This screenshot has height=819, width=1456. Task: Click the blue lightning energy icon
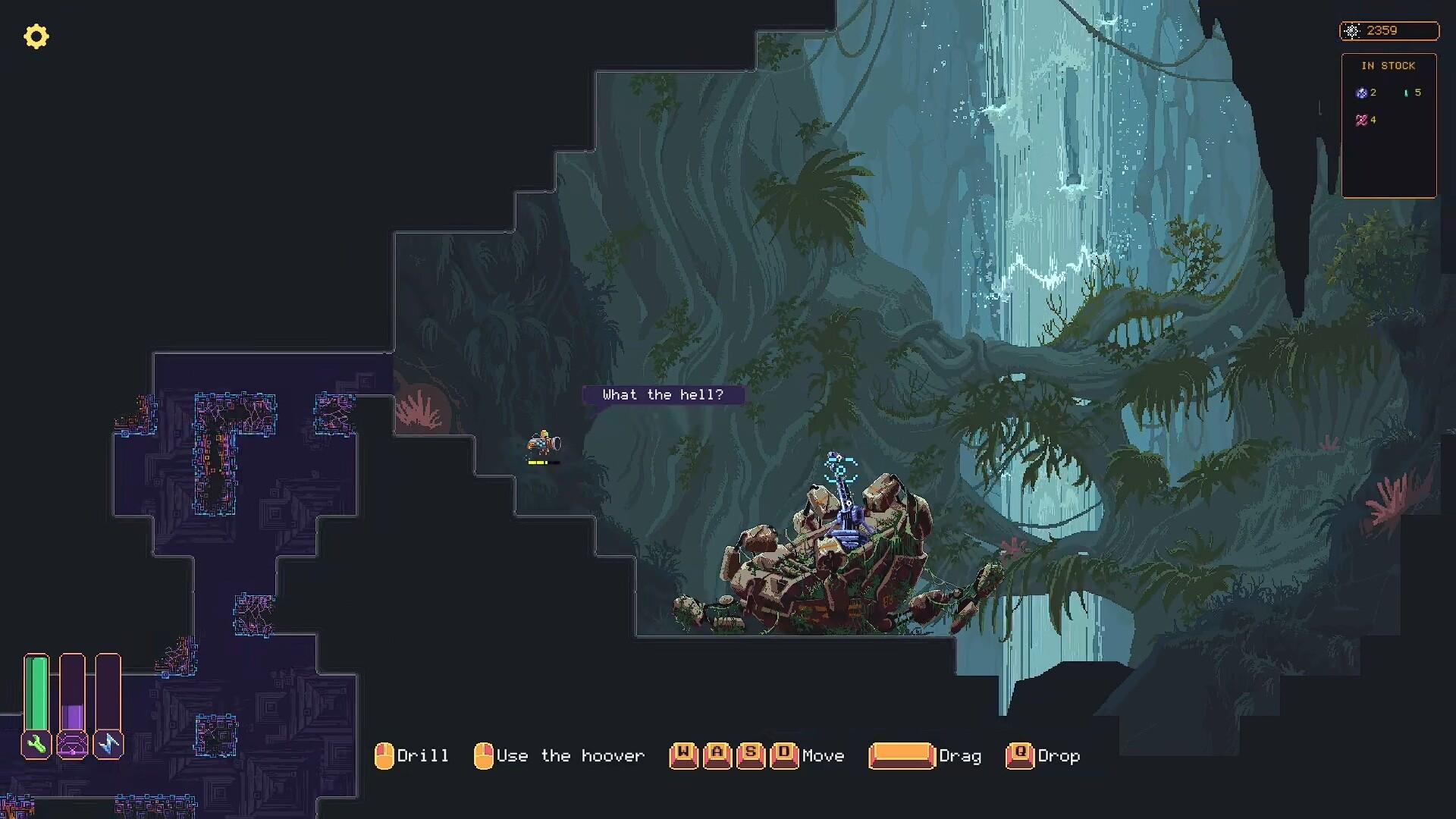click(108, 745)
